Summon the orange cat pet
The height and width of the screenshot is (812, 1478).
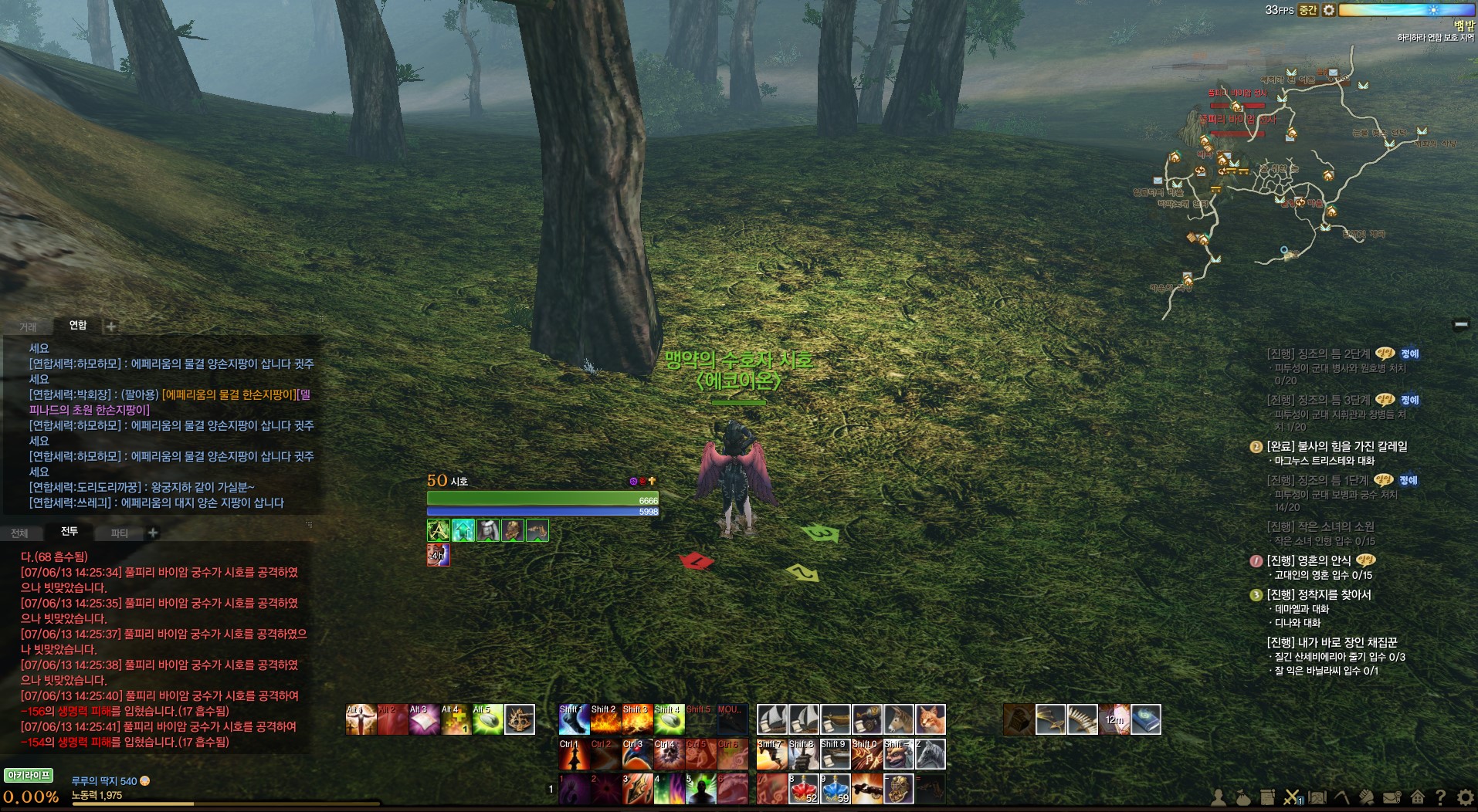tap(931, 719)
